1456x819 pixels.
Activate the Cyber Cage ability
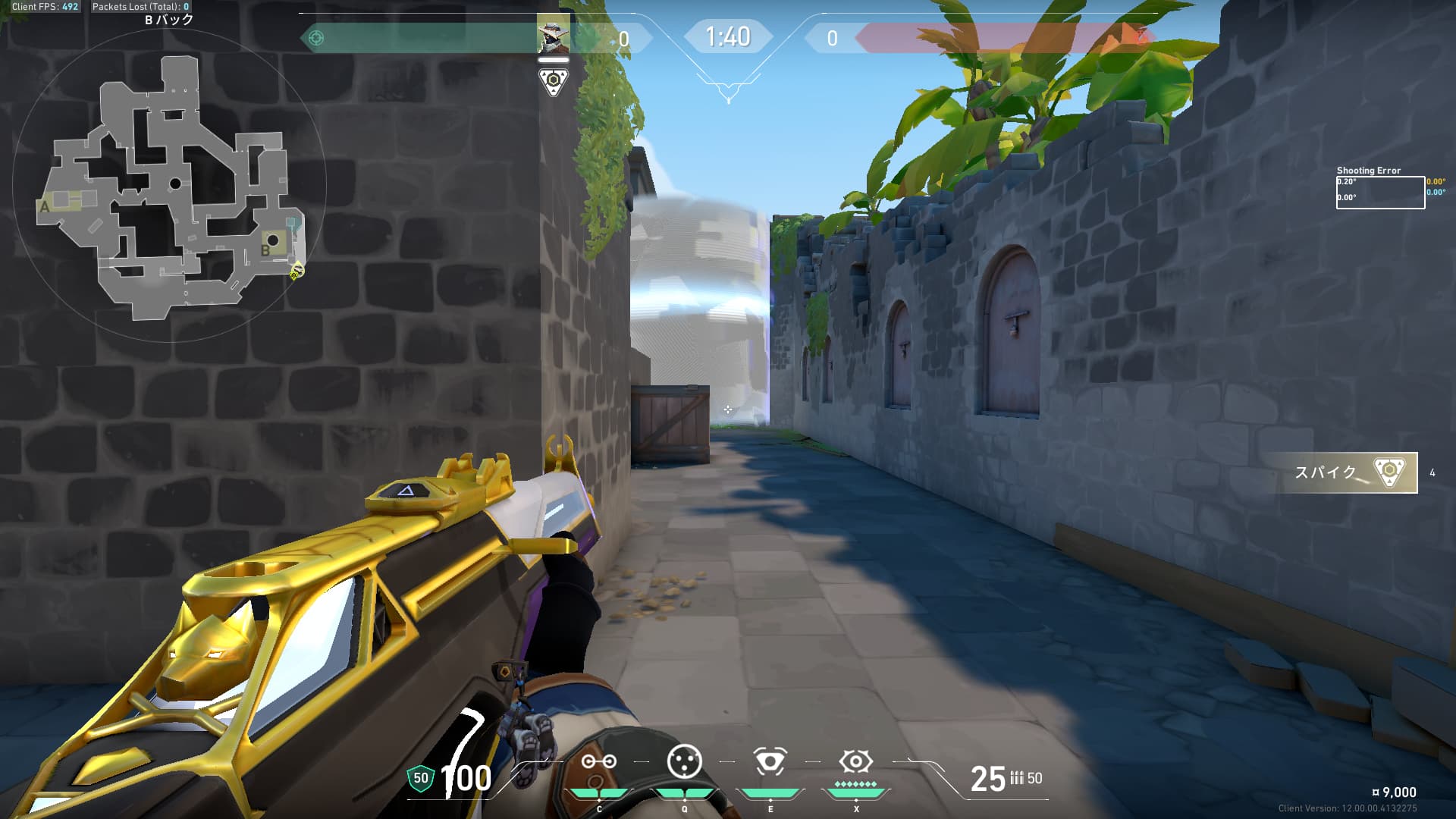[684, 761]
